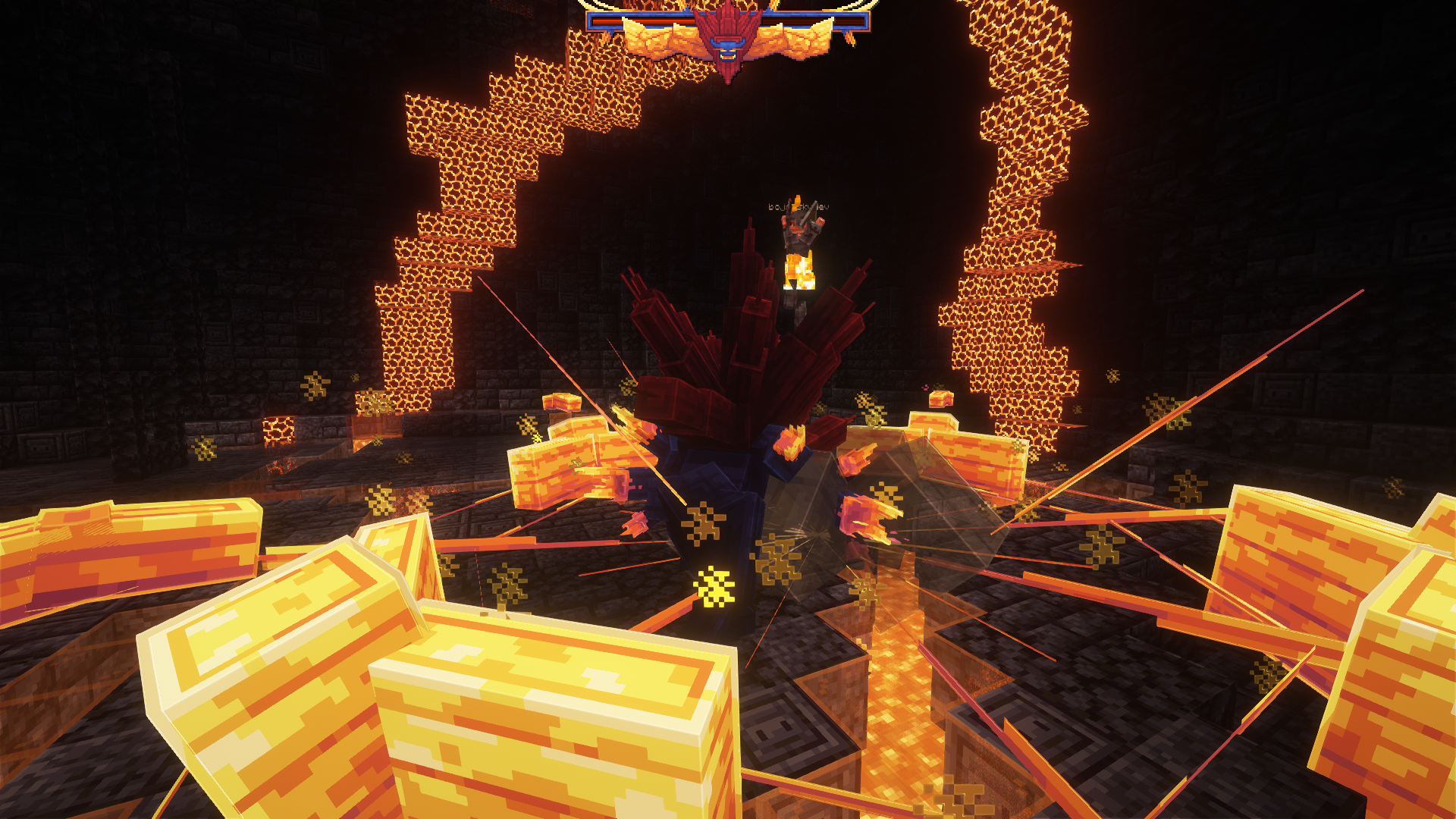
Task: Click the blue bull-face boss icon
Action: point(728,47)
